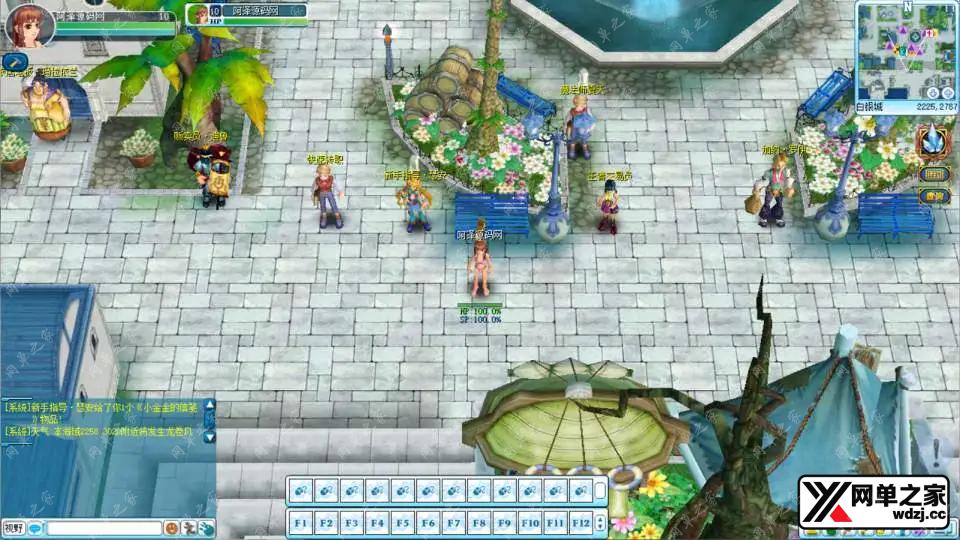
Task: Open the smiley face emoticon menu
Action: (x=171, y=528)
